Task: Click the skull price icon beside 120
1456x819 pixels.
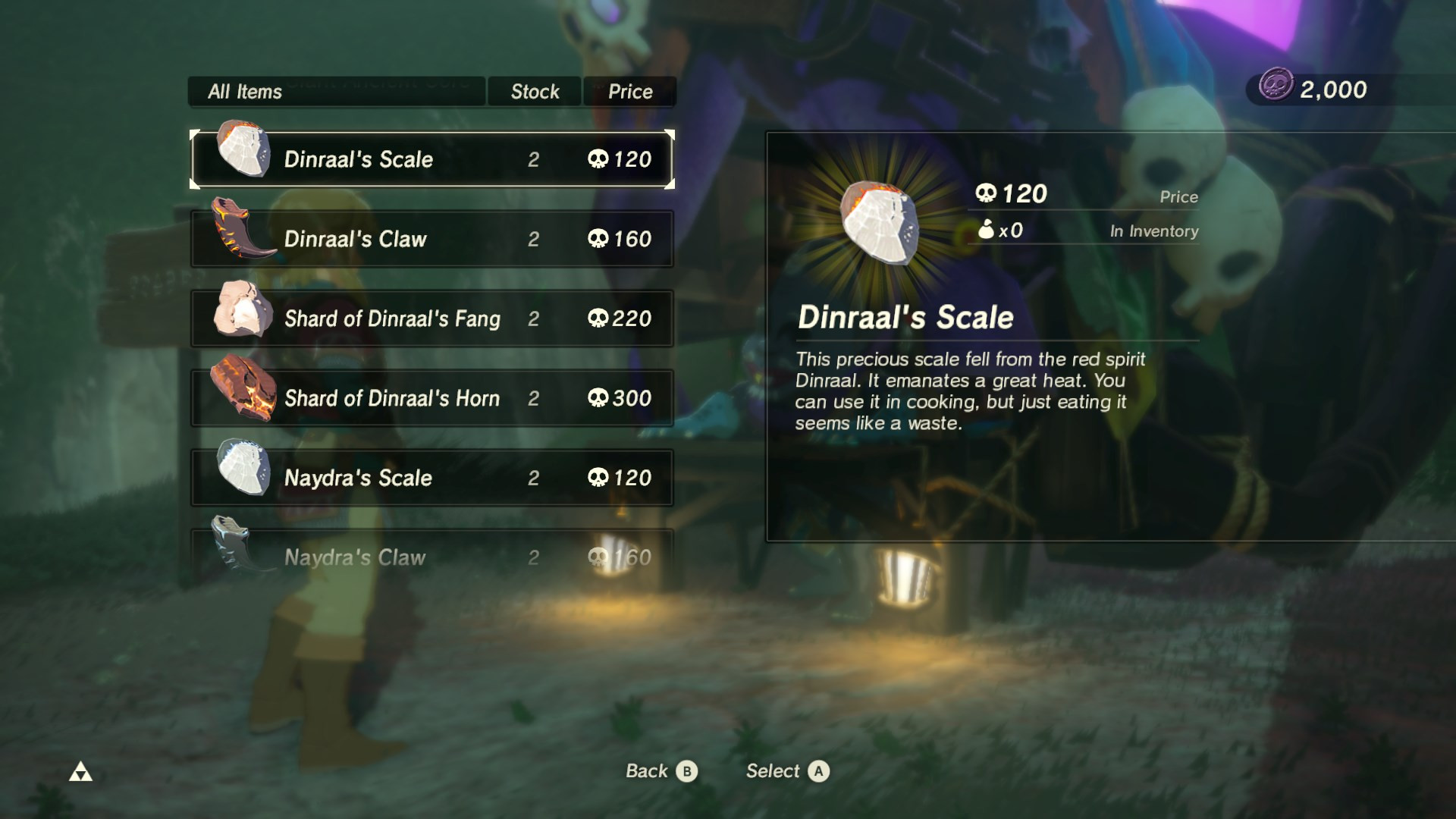Action: pyautogui.click(x=988, y=193)
